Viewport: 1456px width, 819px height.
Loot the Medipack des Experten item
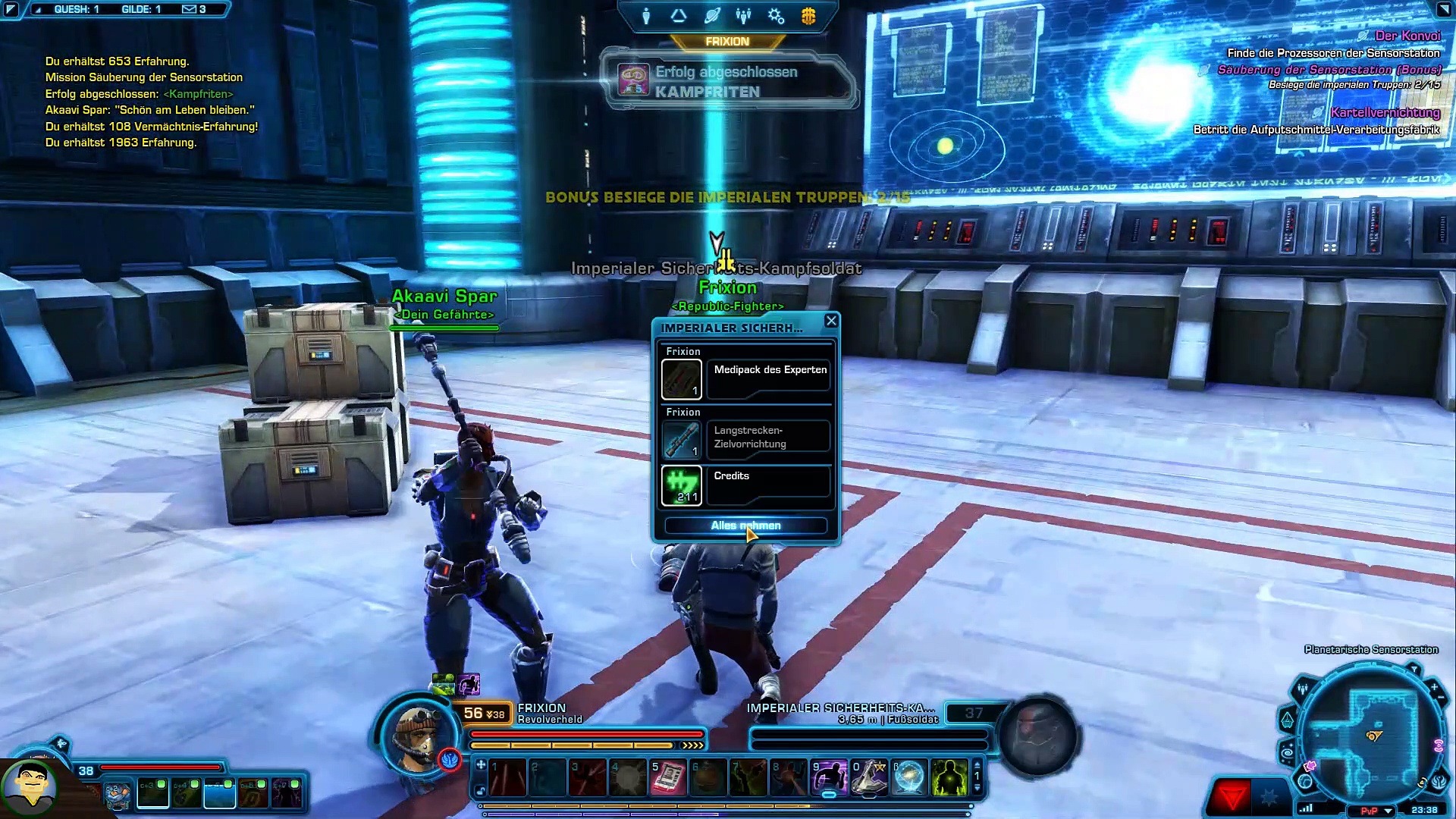pos(682,378)
